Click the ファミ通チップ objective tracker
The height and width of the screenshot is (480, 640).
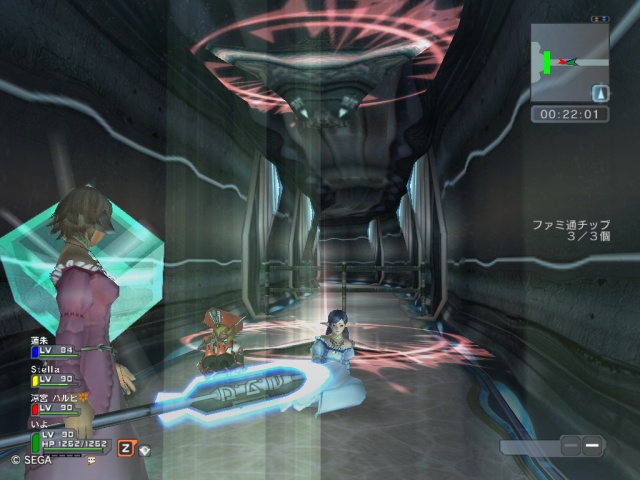572,233
